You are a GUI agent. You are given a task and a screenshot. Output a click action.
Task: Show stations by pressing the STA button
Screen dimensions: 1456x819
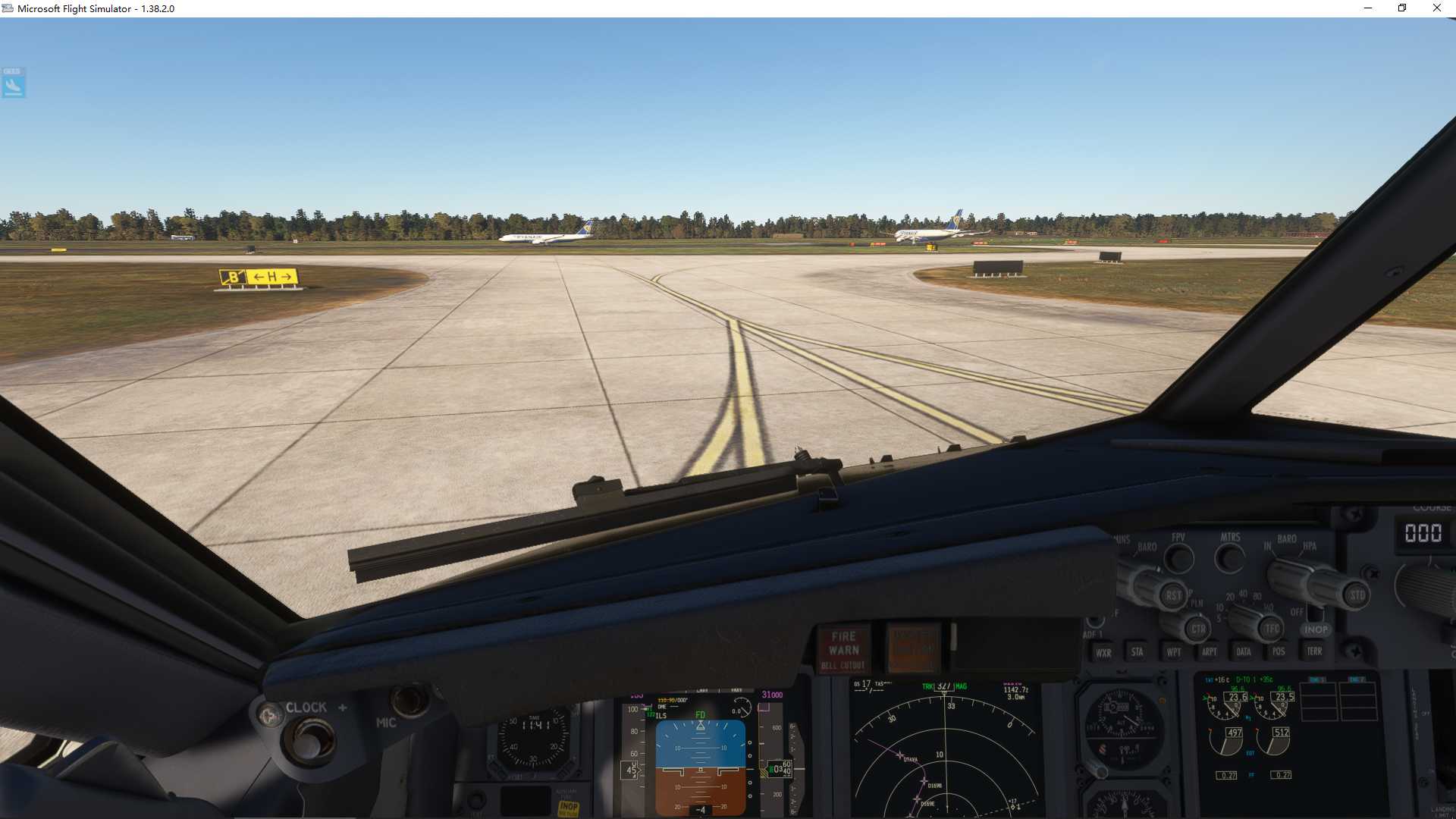click(1137, 651)
